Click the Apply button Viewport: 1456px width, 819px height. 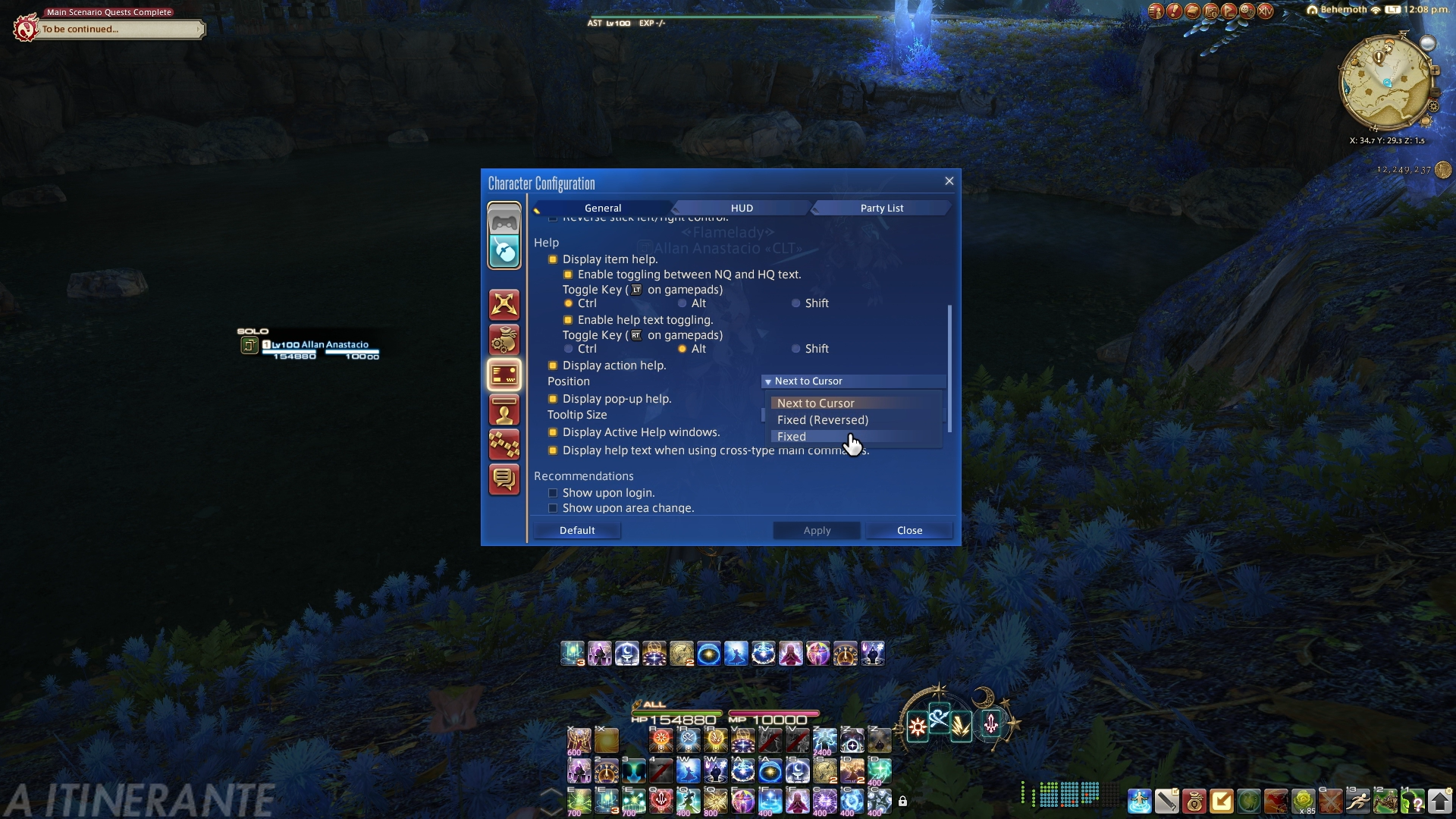[817, 531]
